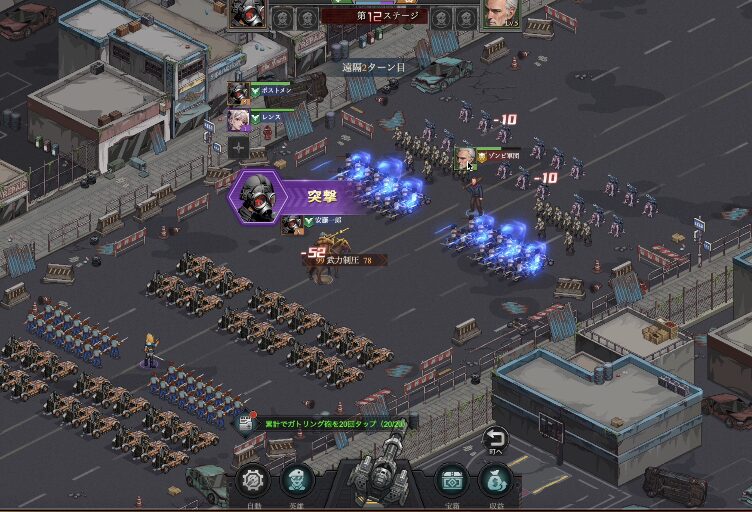
Task: Add a hero in the empty plus slot
Action: click(x=238, y=148)
